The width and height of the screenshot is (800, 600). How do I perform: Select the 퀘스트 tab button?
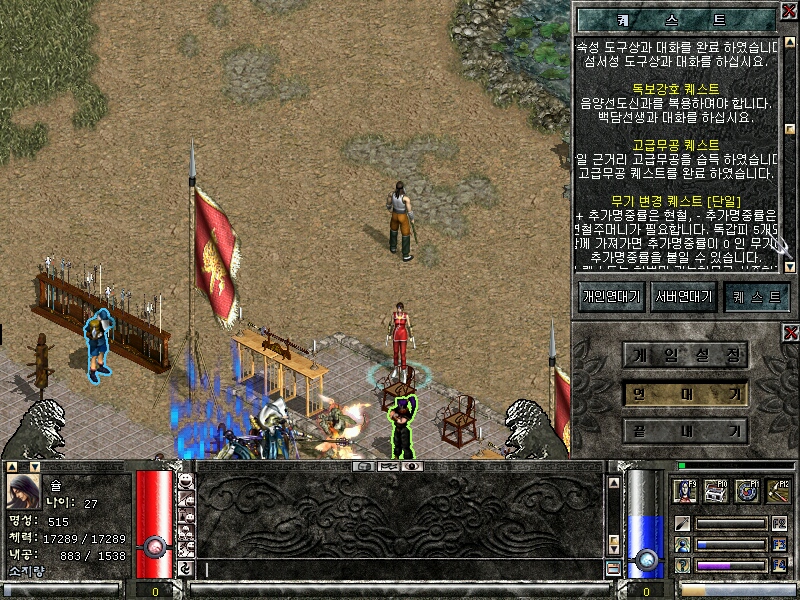click(x=755, y=296)
